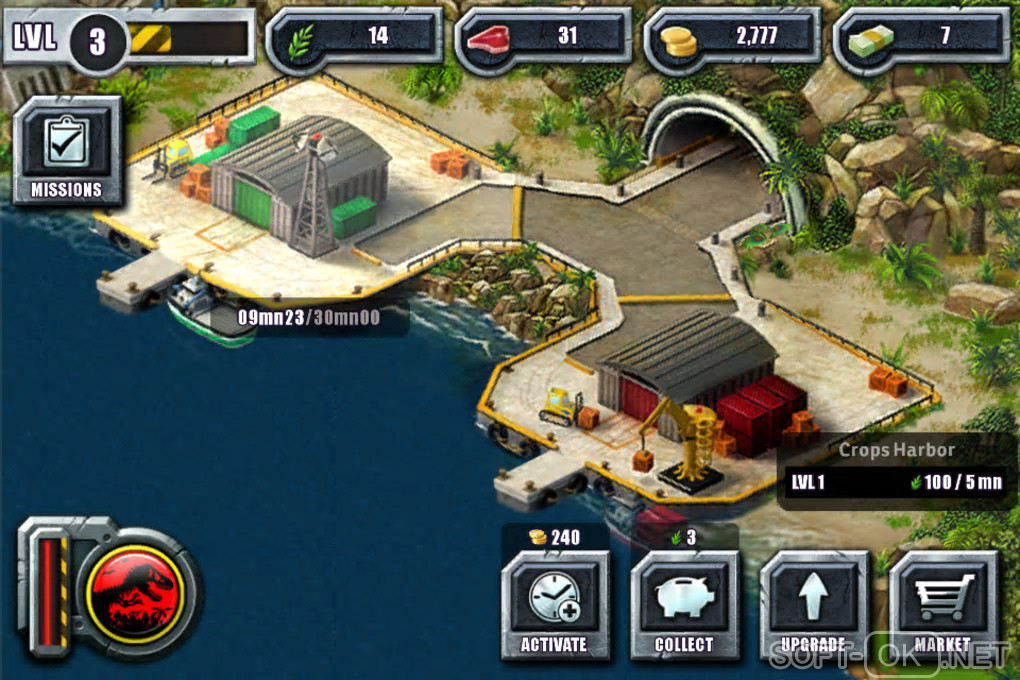
Task: Open the Market shopping cart
Action: [x=942, y=604]
